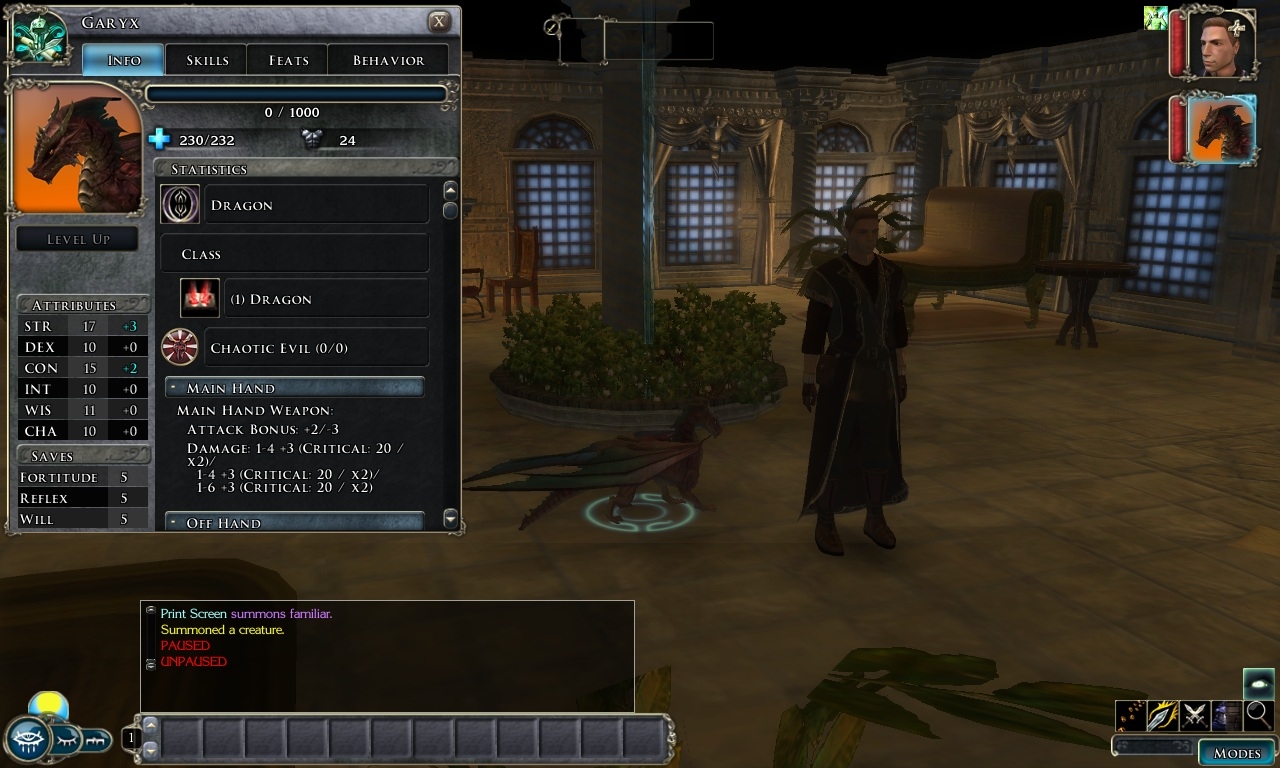Switch to the Skills tab

(207, 60)
